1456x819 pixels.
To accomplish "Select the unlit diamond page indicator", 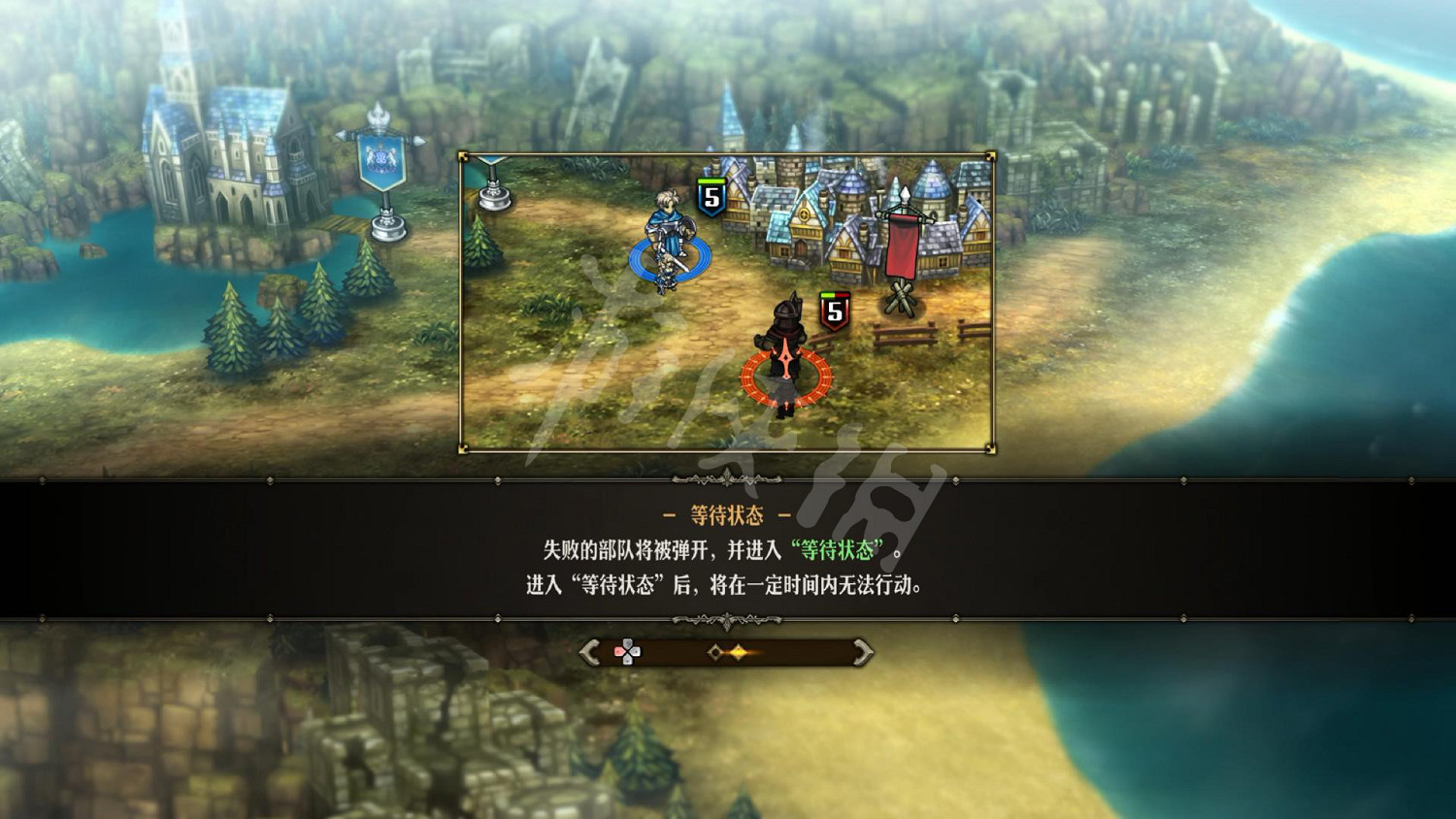I will pyautogui.click(x=714, y=652).
